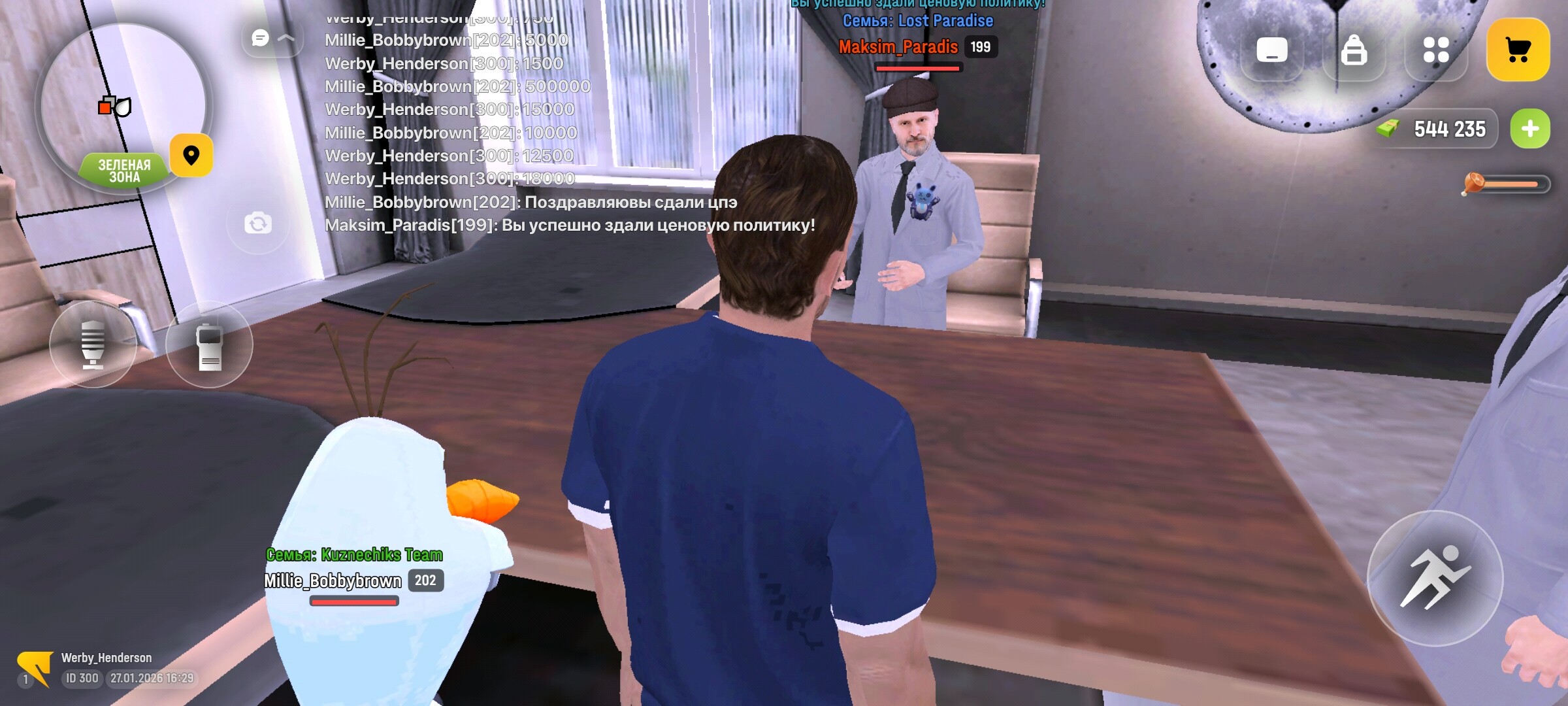This screenshot has height=706, width=1568.
Task: Use the walkie-talkie radio button
Action: [209, 345]
